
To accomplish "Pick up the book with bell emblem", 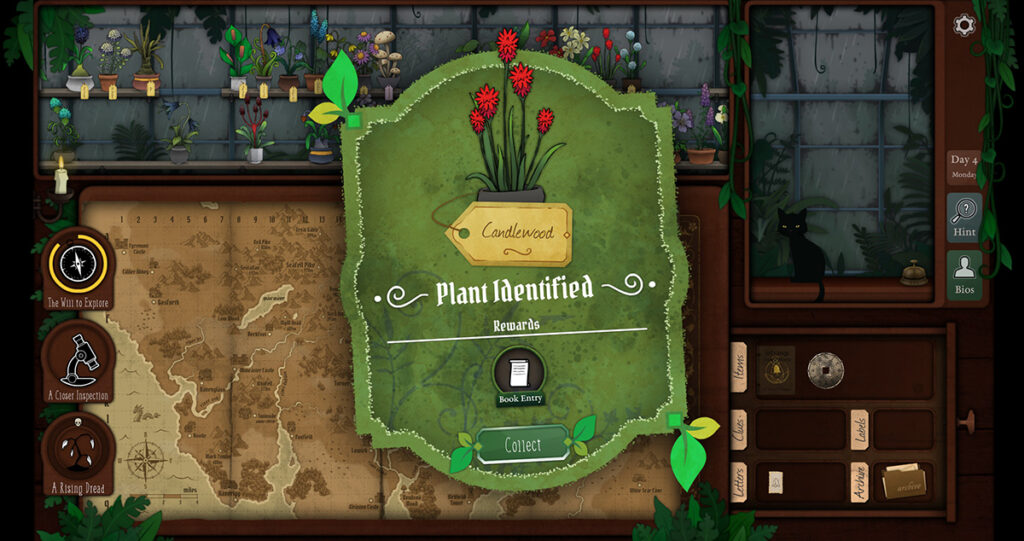I will tap(776, 369).
